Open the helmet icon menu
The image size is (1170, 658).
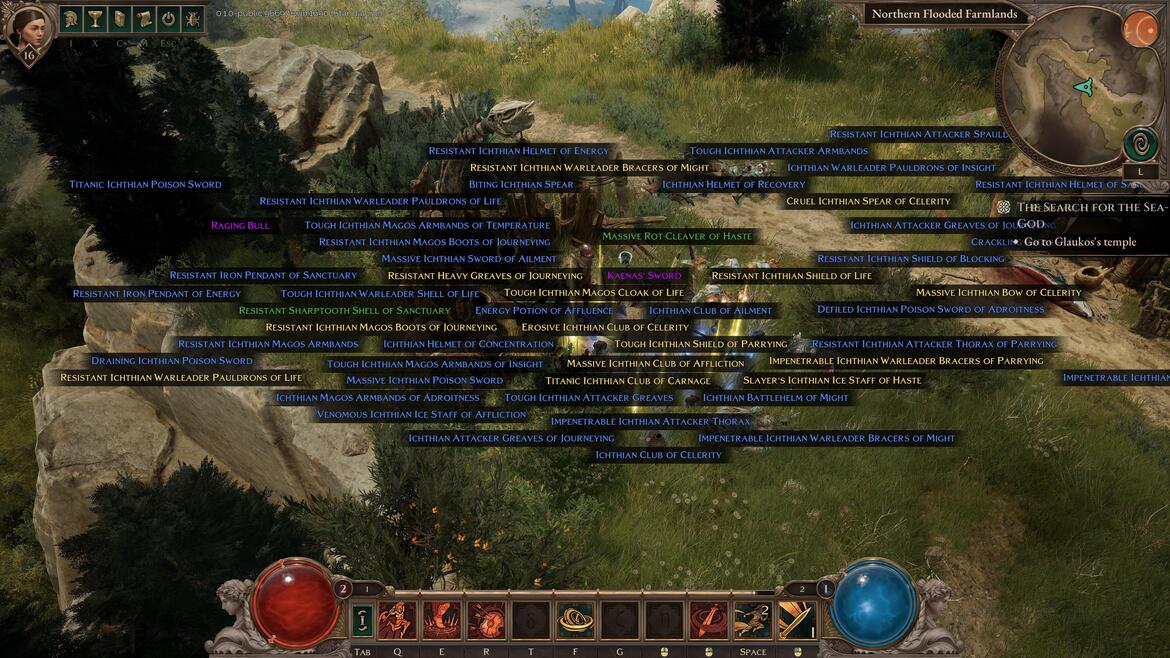coord(72,20)
